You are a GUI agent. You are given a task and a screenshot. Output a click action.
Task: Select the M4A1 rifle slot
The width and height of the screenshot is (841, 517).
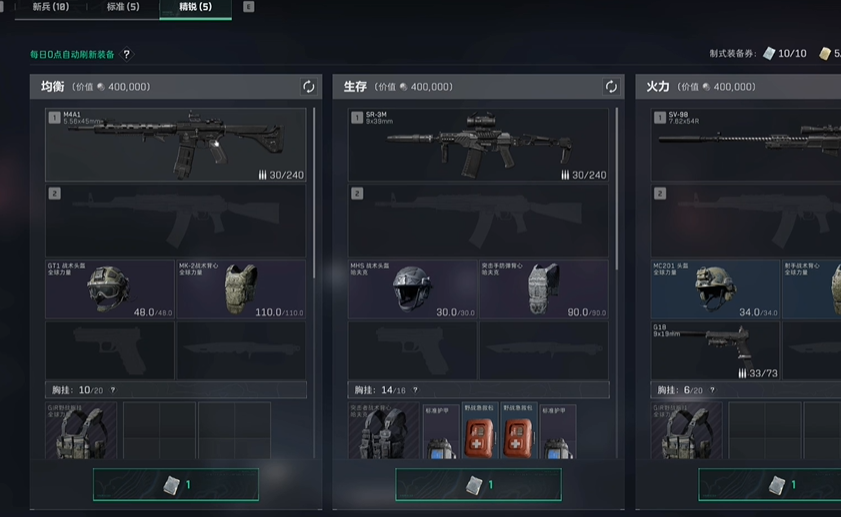[176, 145]
